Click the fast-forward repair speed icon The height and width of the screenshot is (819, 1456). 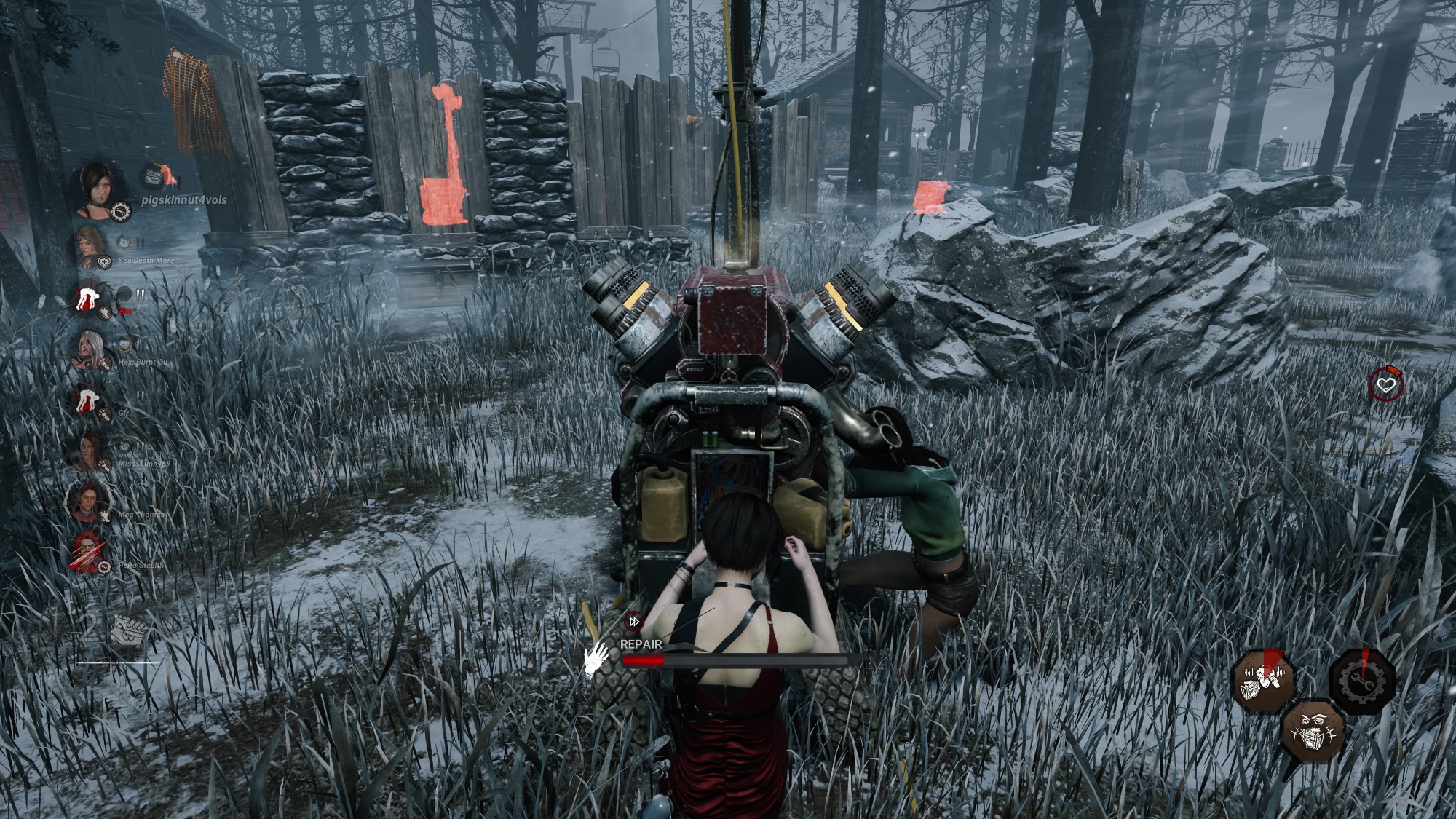coord(634,622)
